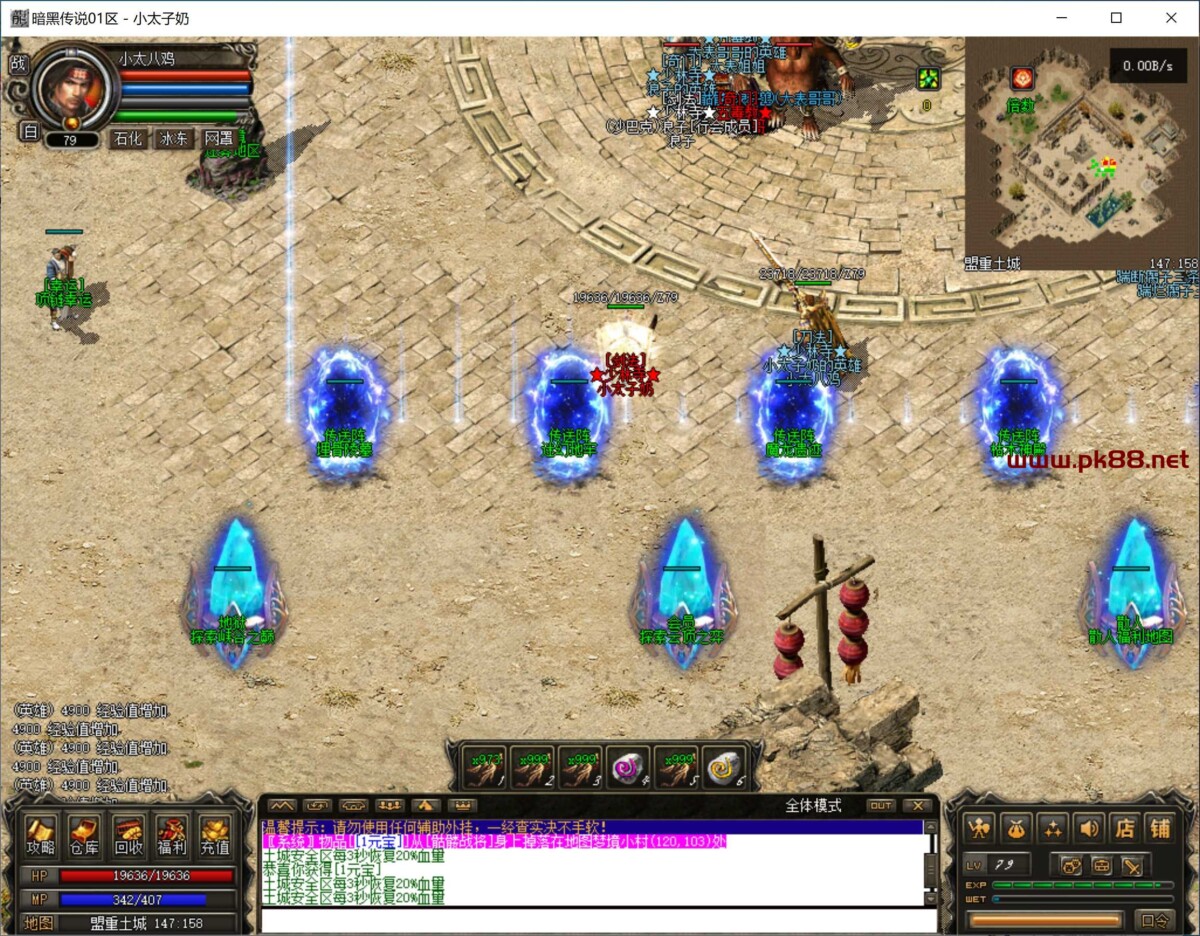This screenshot has width=1200, height=936.
Task: Open the 充值 recharge menu
Action: pyautogui.click(x=215, y=836)
